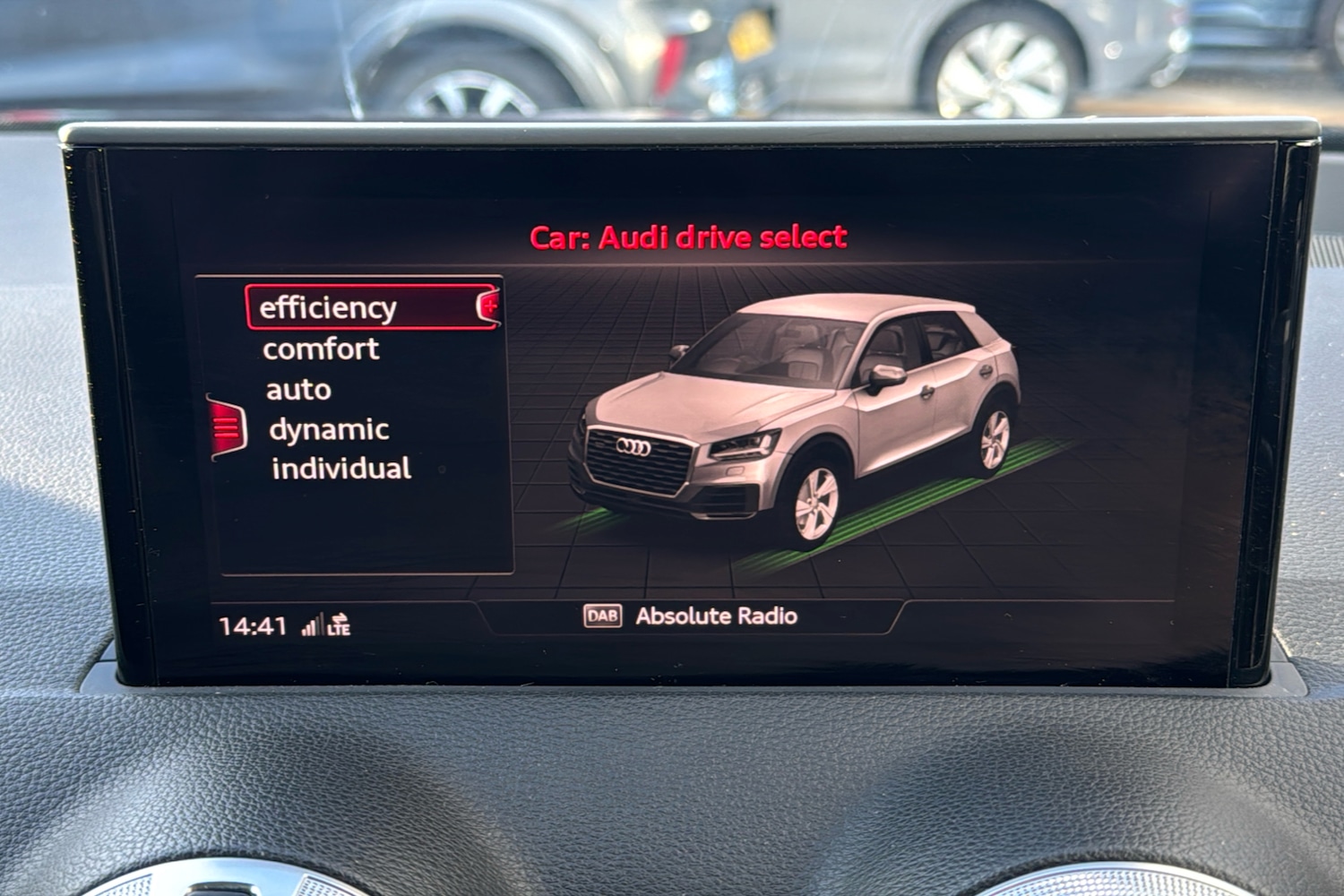This screenshot has width=1344, height=896.
Task: Expand efficiency mode details via plus tab
Action: tap(490, 306)
